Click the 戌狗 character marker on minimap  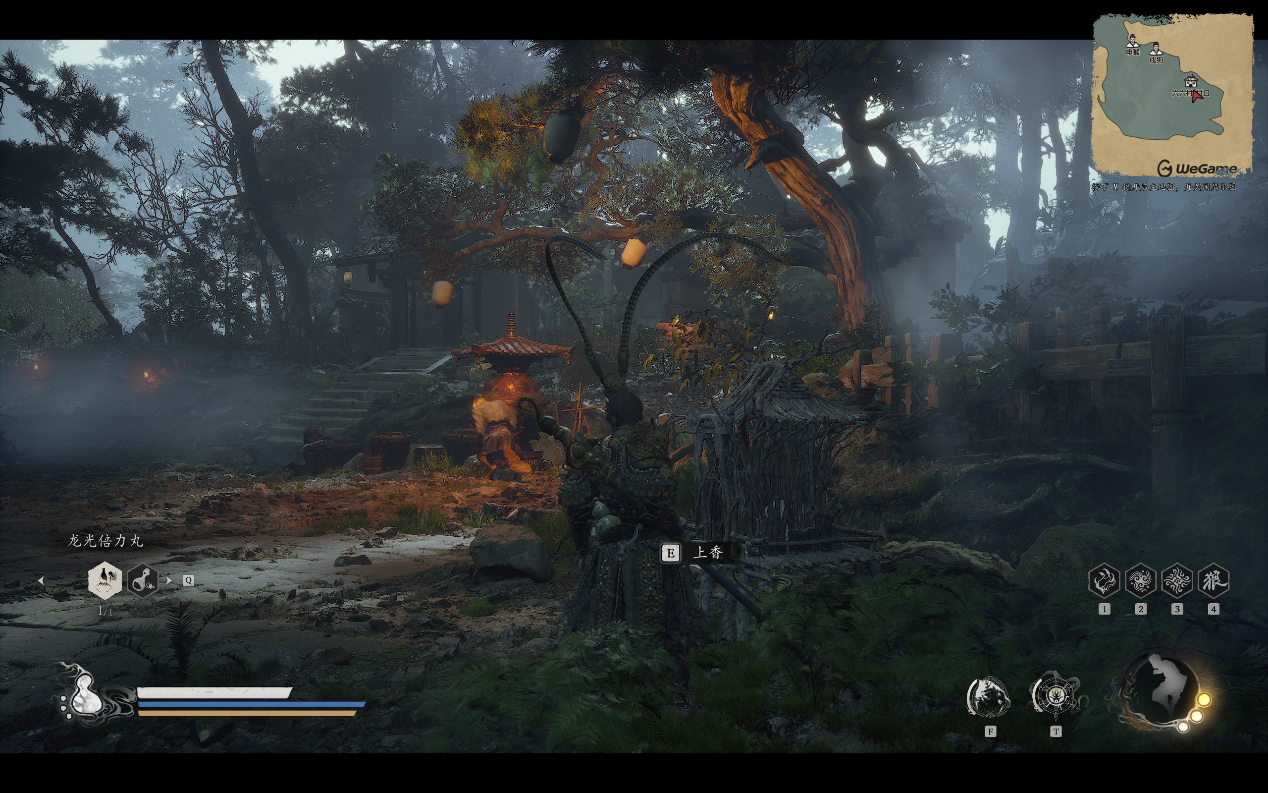(x=1156, y=47)
